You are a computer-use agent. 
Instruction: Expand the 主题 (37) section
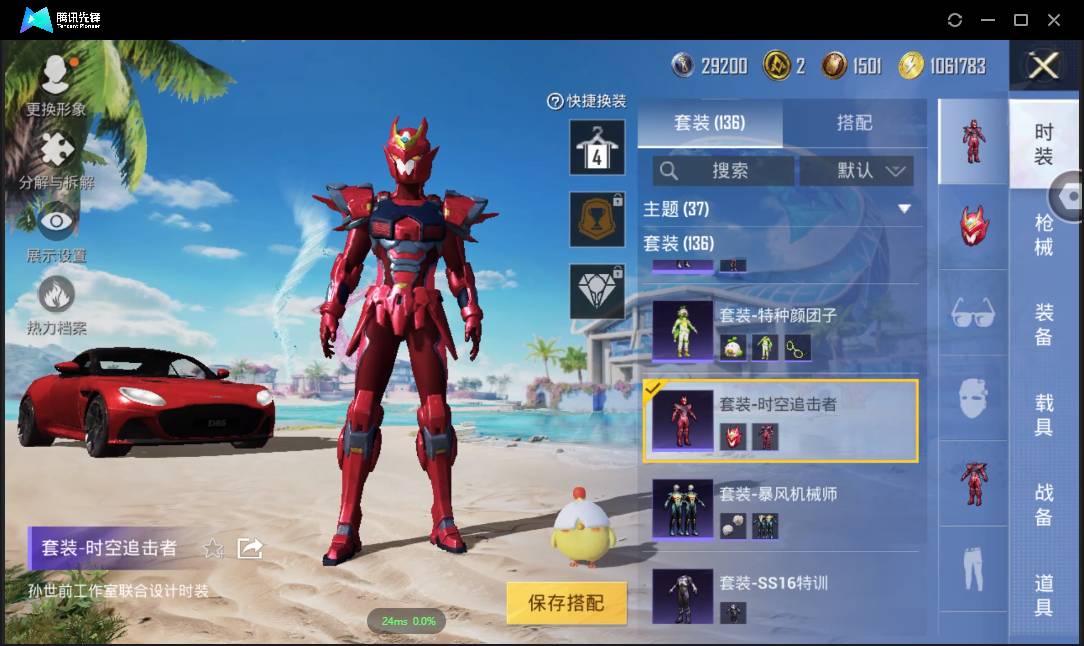tap(904, 209)
